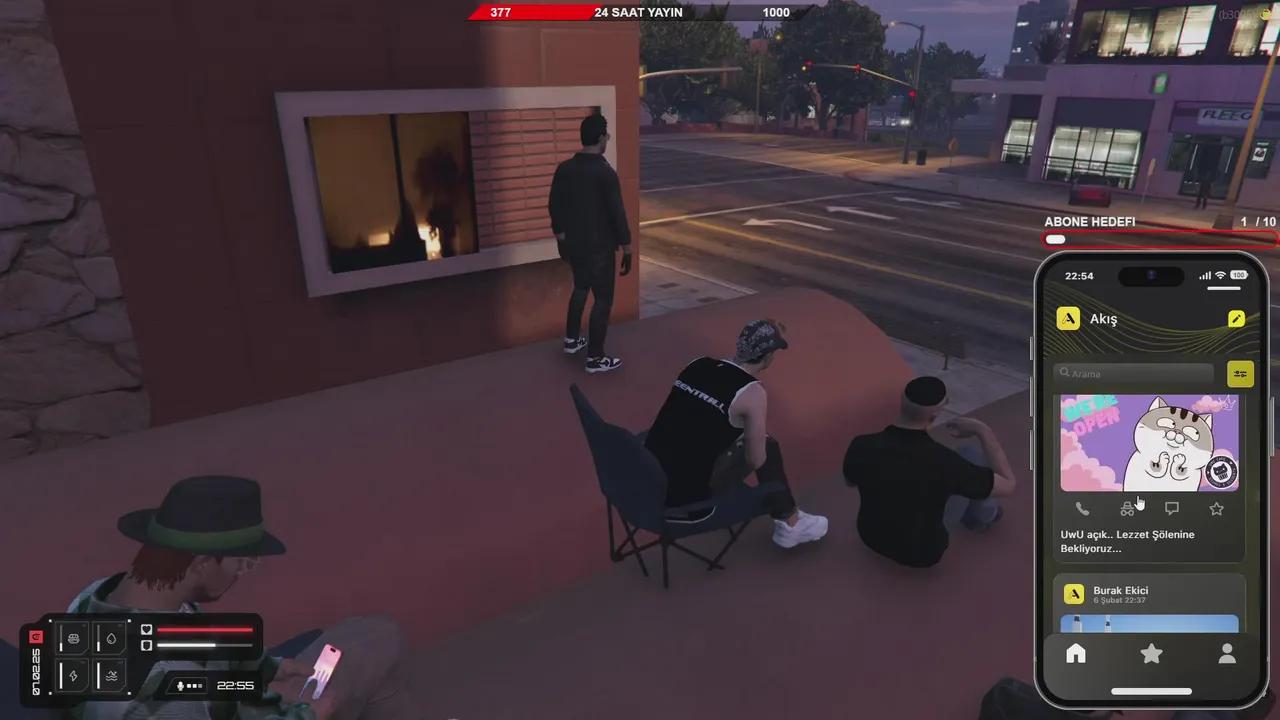
Task: Click the UwU açık Lezzet Şölenine text link
Action: (1128, 541)
